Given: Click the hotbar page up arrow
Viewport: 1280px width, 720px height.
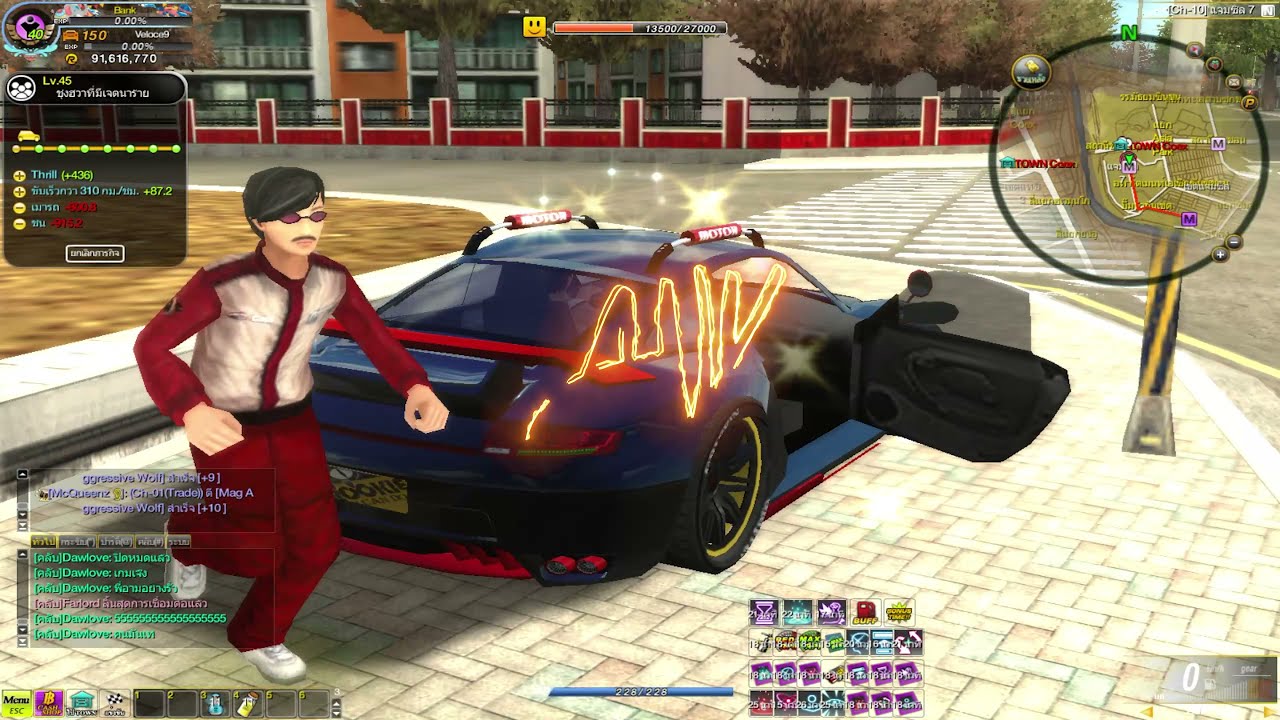Looking at the screenshot, I should [336, 704].
